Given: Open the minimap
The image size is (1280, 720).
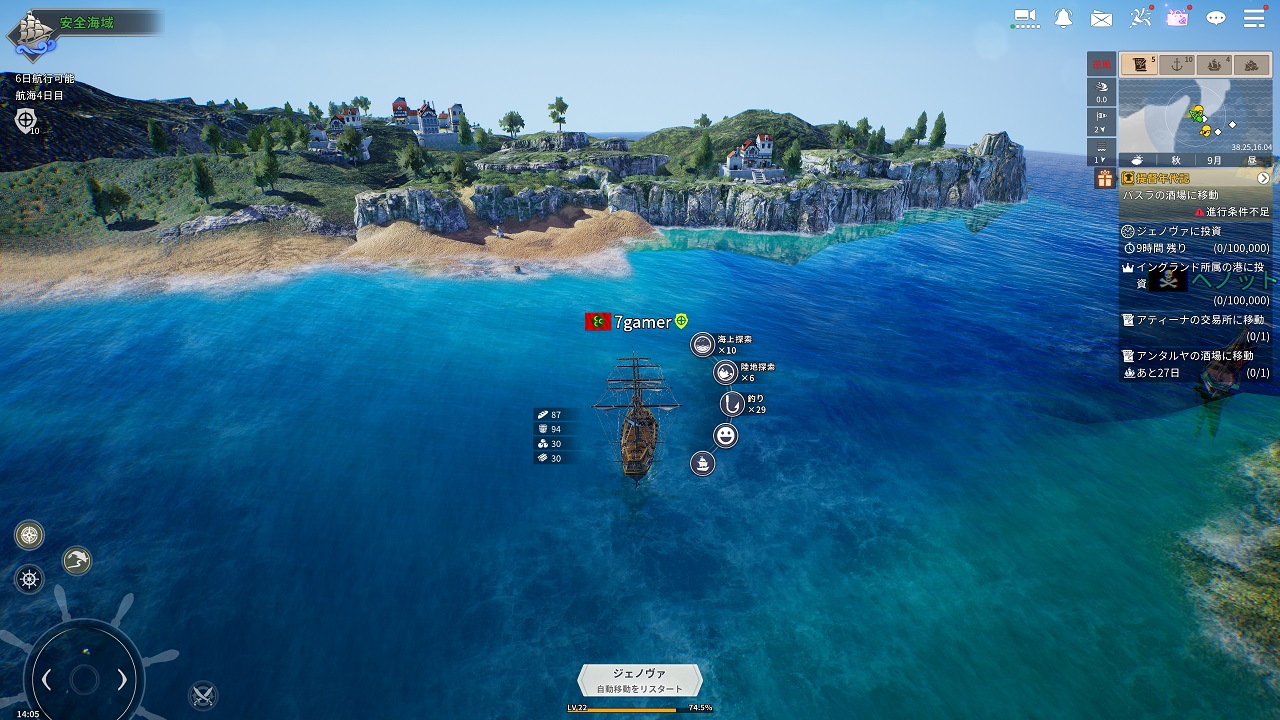Looking at the screenshot, I should [1195, 115].
